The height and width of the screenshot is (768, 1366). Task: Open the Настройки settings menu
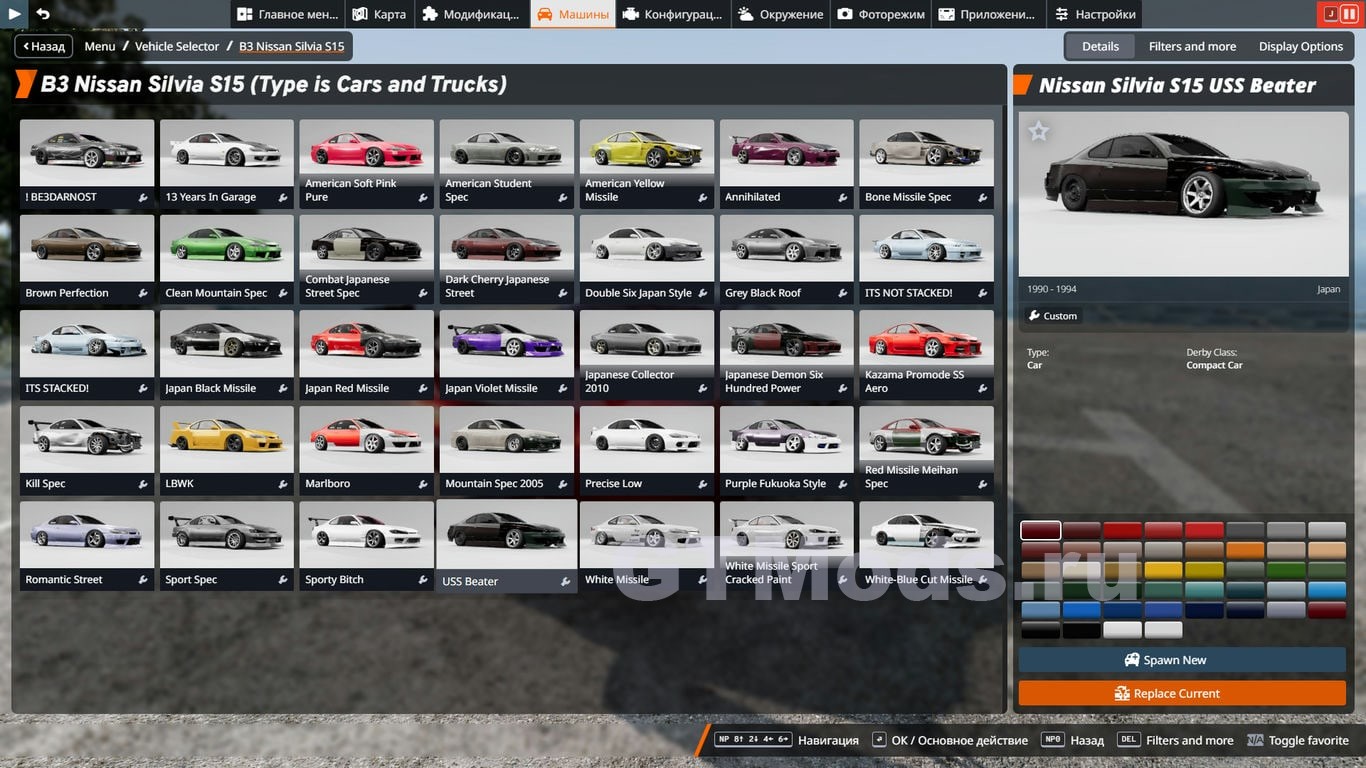click(x=1094, y=14)
